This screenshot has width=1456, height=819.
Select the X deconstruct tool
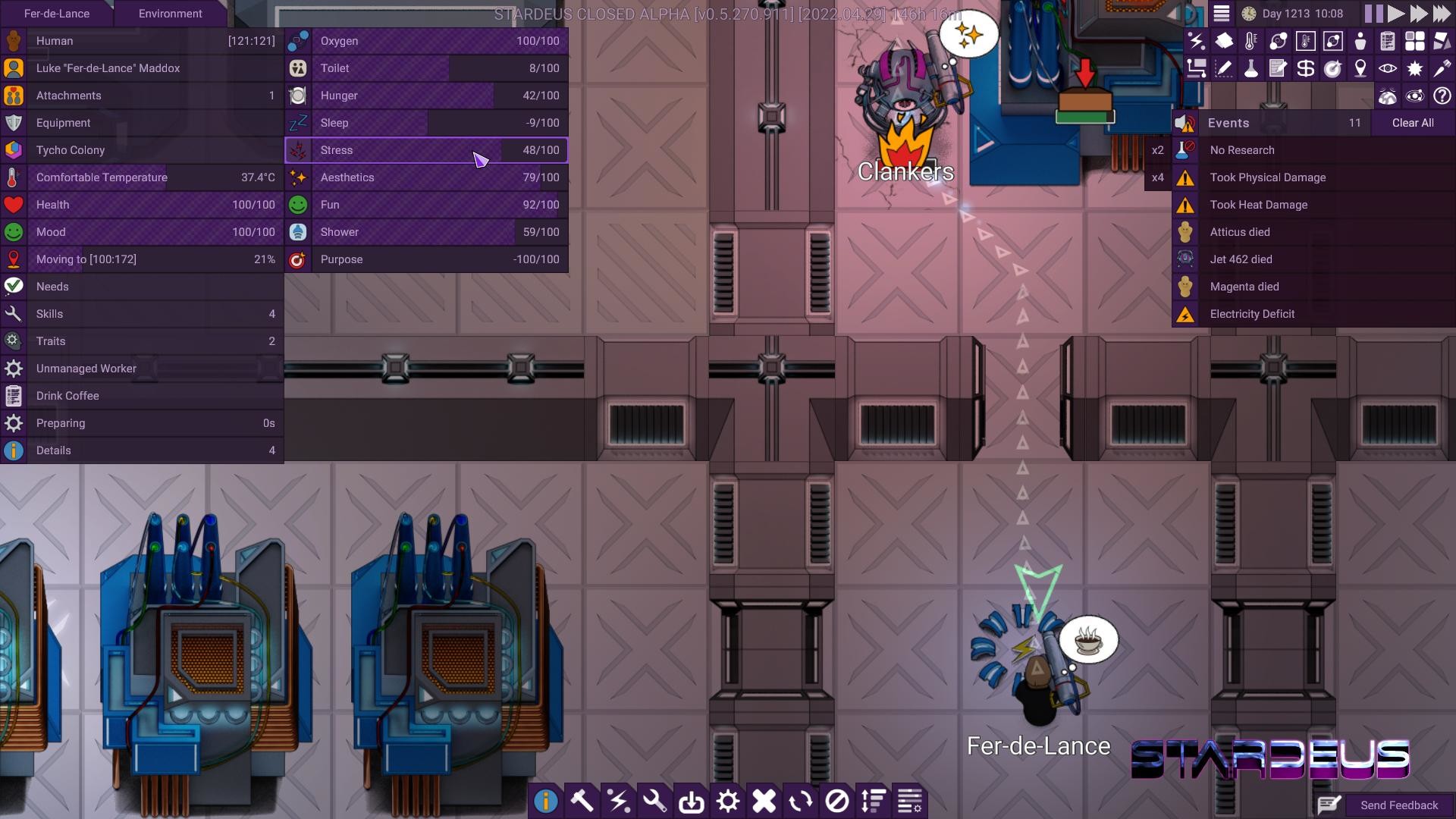[x=764, y=801]
